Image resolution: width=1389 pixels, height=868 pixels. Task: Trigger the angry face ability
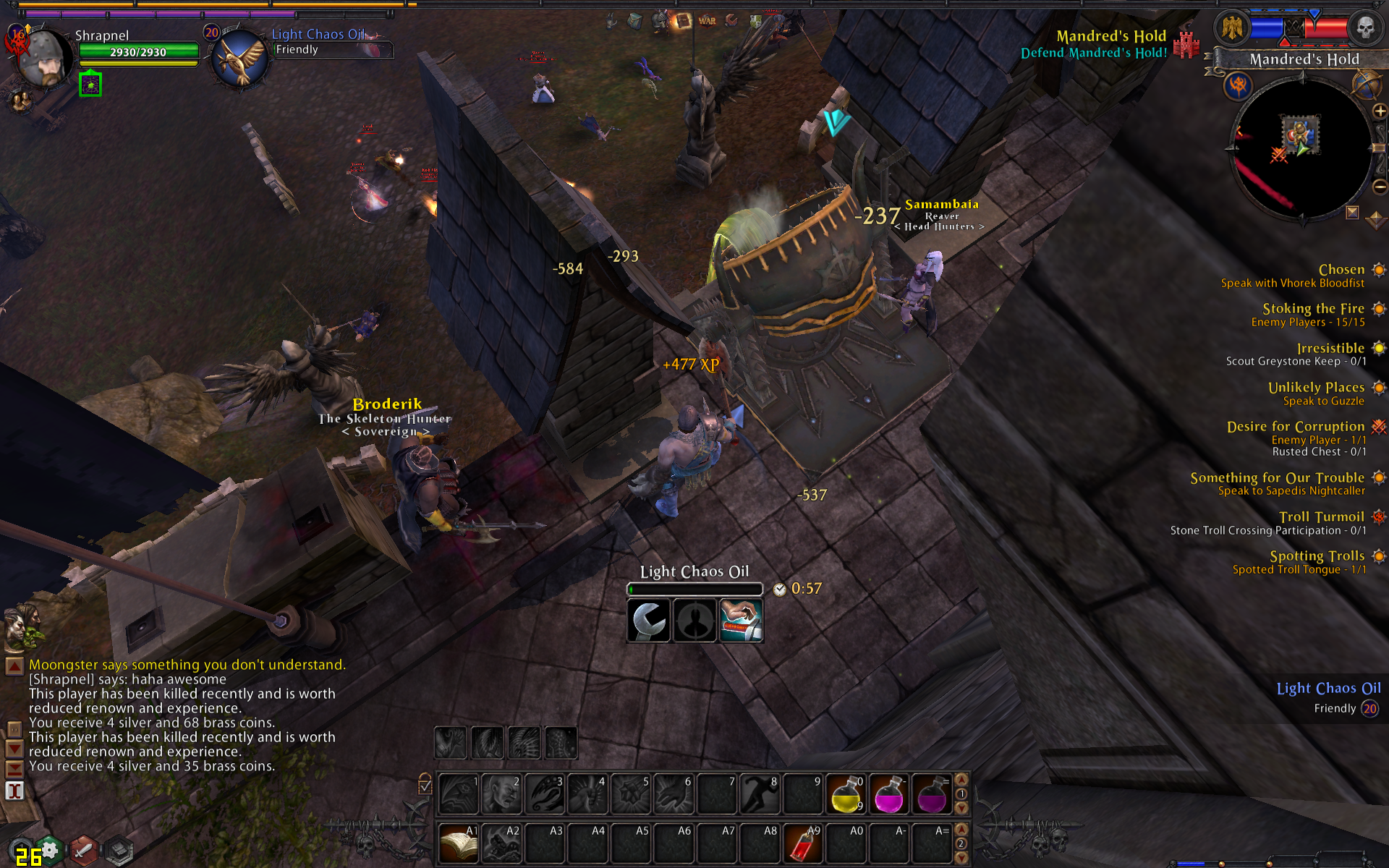pyautogui.click(x=501, y=793)
